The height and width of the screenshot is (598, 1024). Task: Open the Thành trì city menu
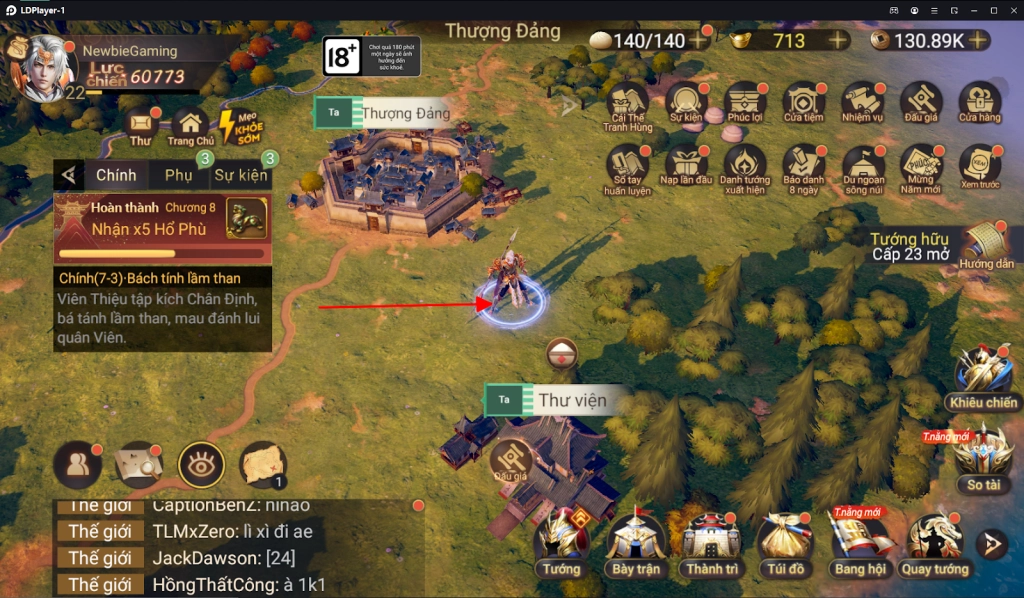[x=711, y=542]
